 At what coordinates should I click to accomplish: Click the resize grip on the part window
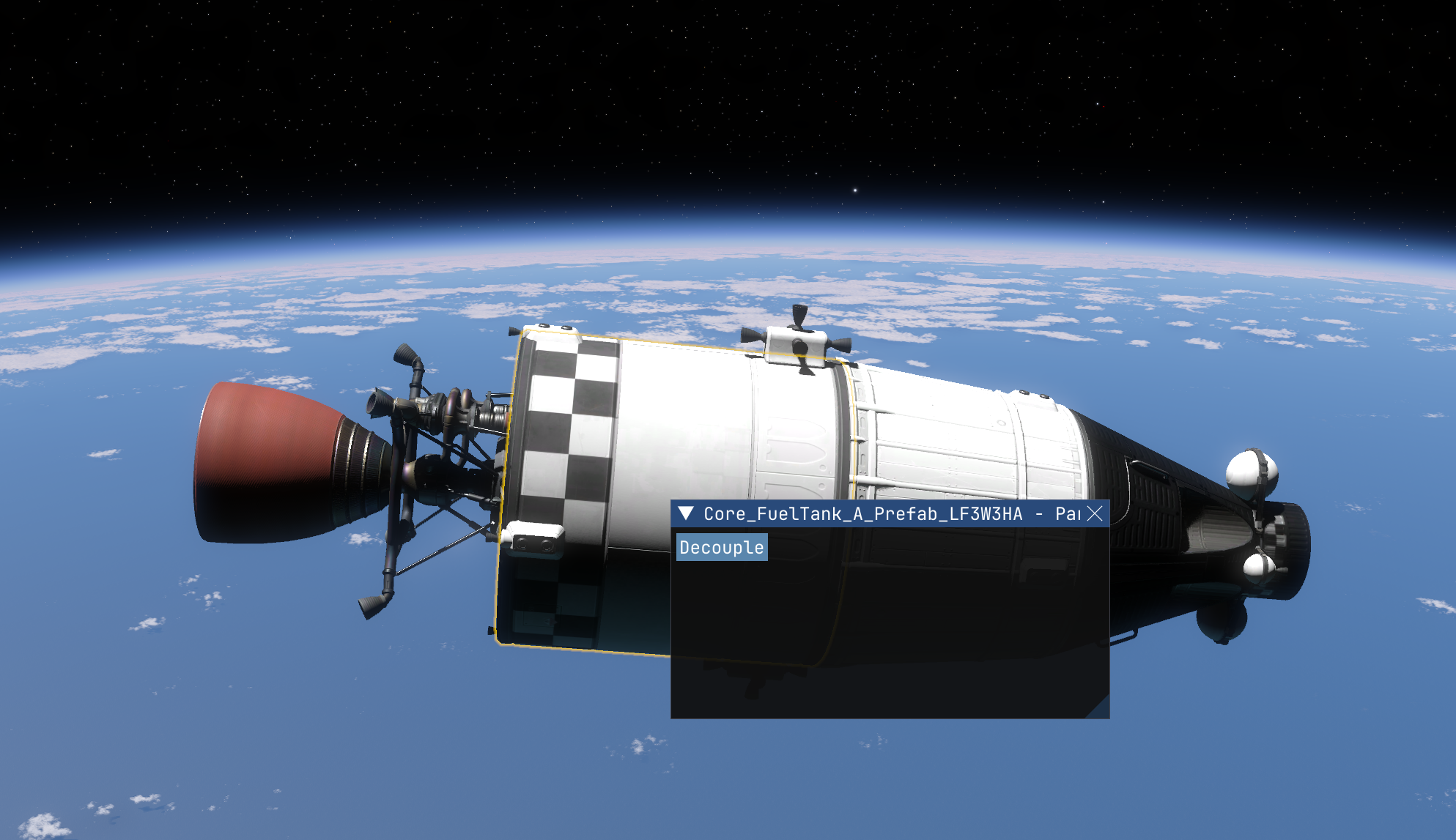pyautogui.click(x=1101, y=710)
